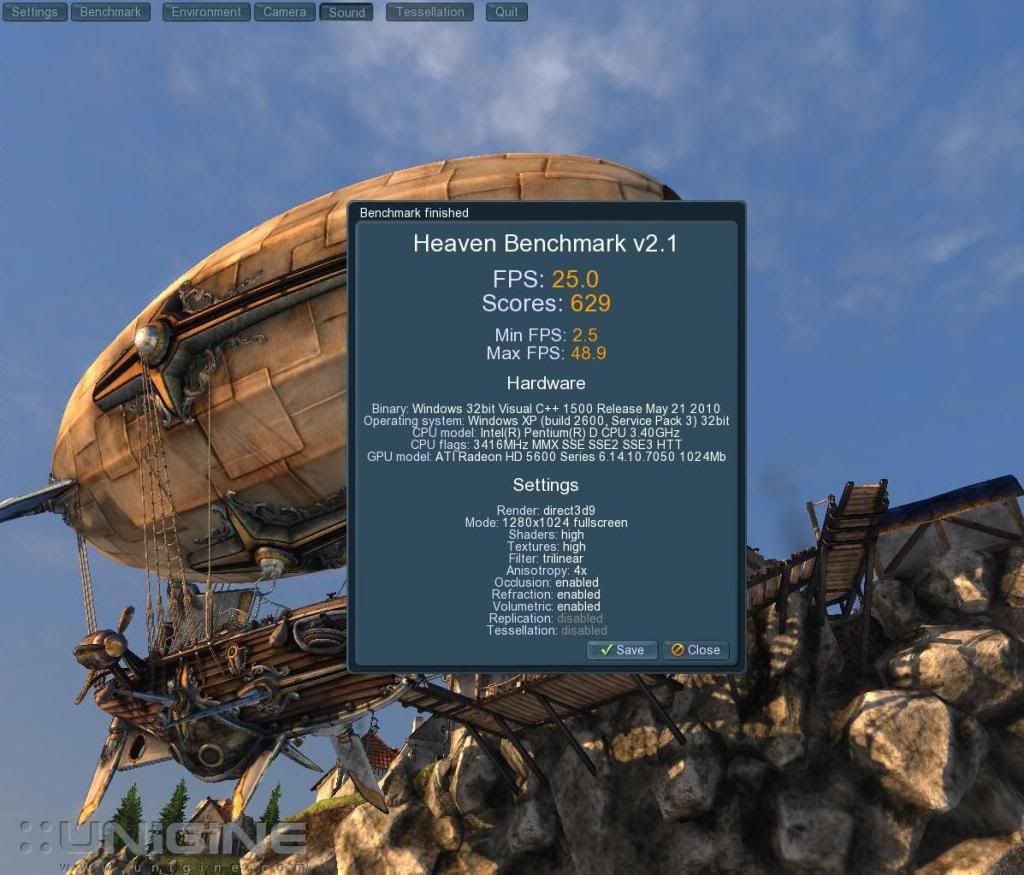This screenshot has height=875, width=1024.
Task: Close the benchmark results dialog
Action: coord(695,650)
